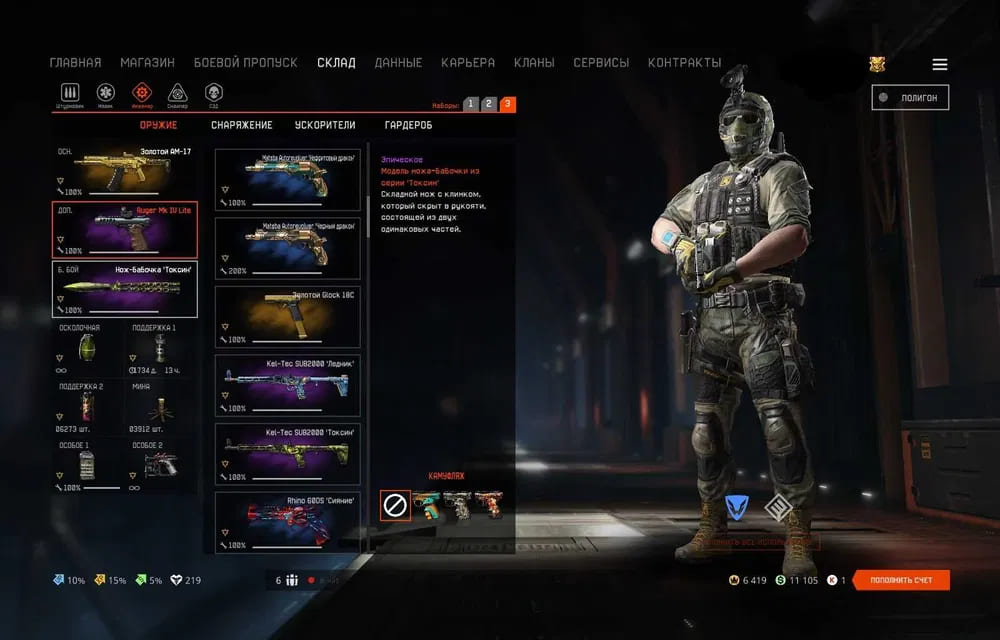The width and height of the screenshot is (1000, 640).
Task: Switch to the Ускорители tab
Action: (325, 126)
